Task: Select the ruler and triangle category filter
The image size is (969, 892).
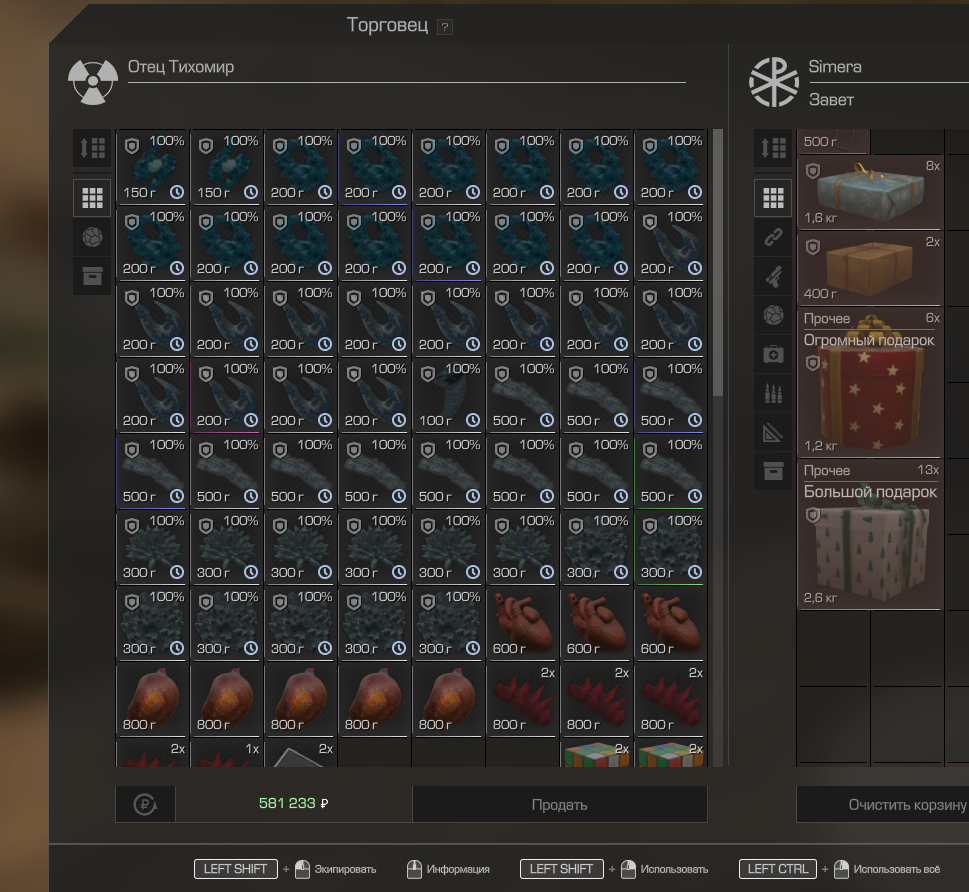Action: pos(773,432)
